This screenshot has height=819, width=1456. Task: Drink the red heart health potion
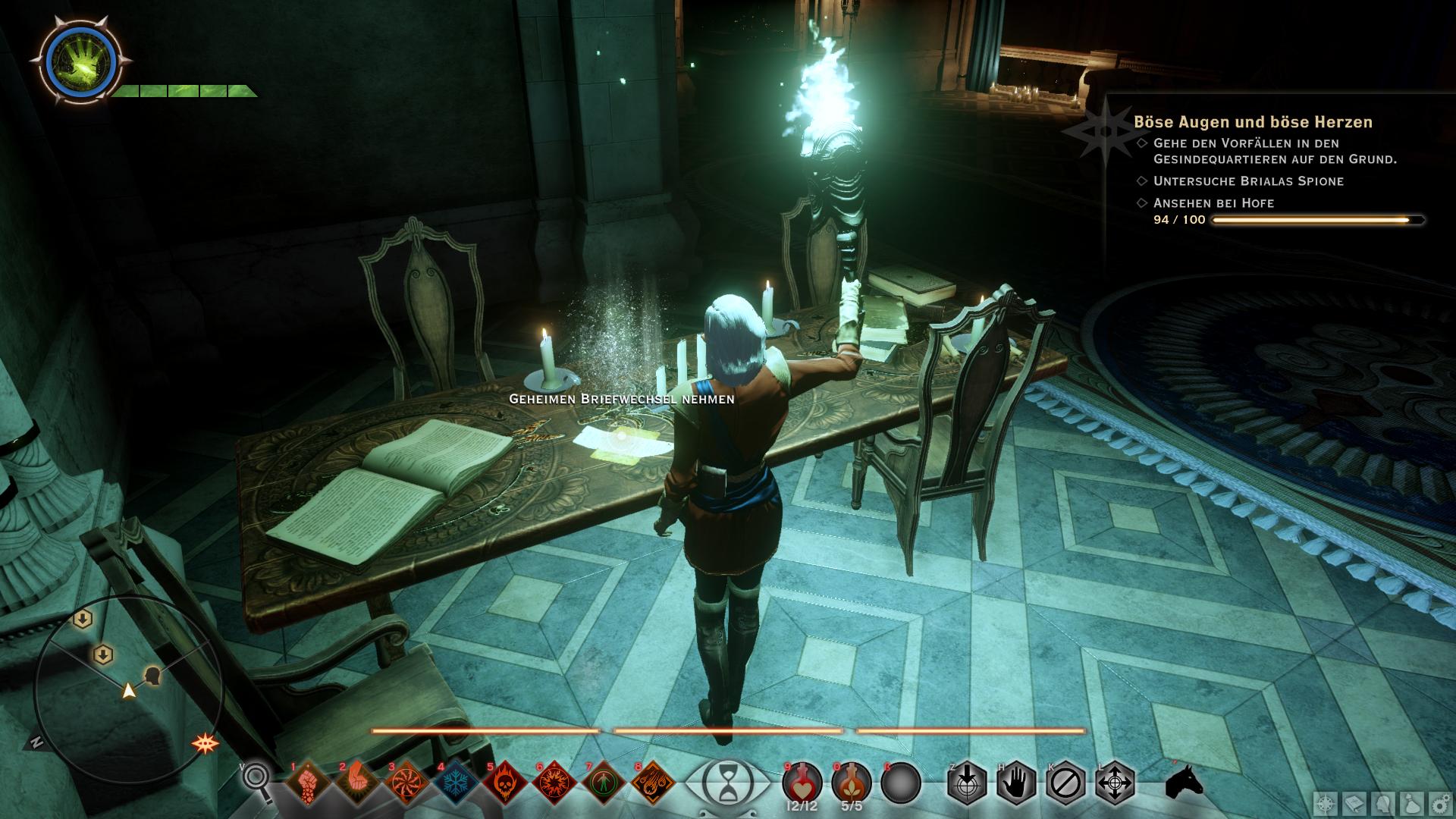pyautogui.click(x=802, y=783)
